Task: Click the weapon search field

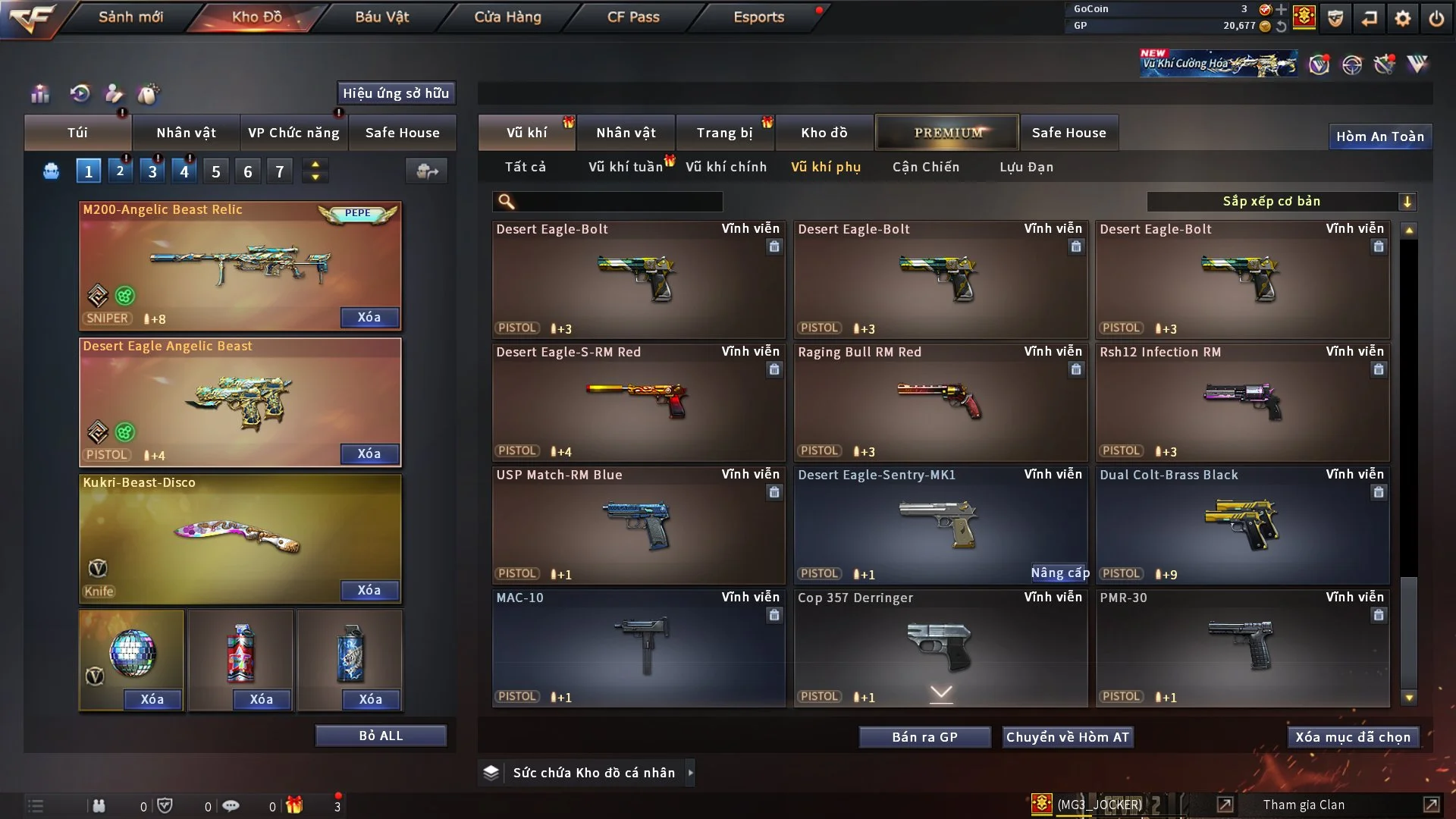Action: [x=618, y=202]
